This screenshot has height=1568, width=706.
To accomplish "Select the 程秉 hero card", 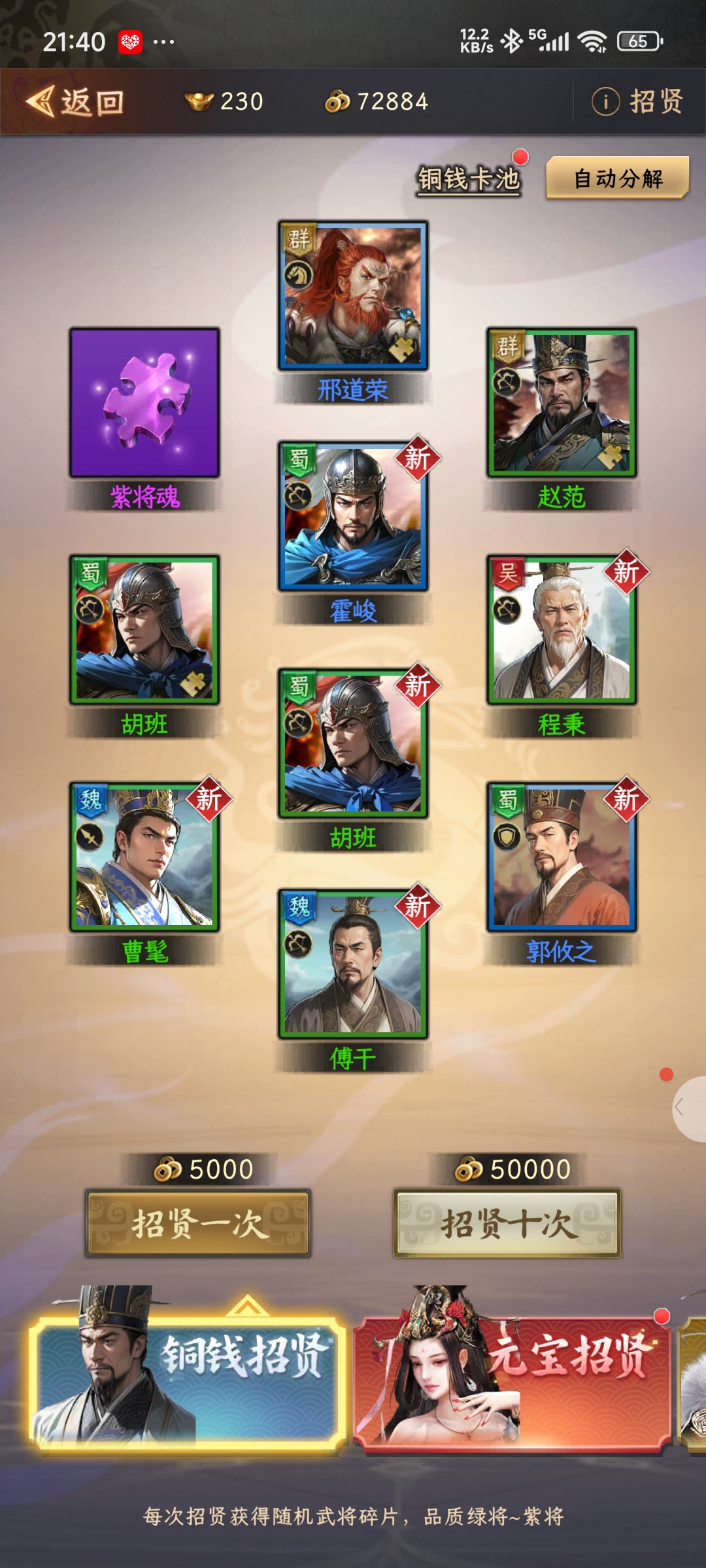I will pyautogui.click(x=562, y=630).
